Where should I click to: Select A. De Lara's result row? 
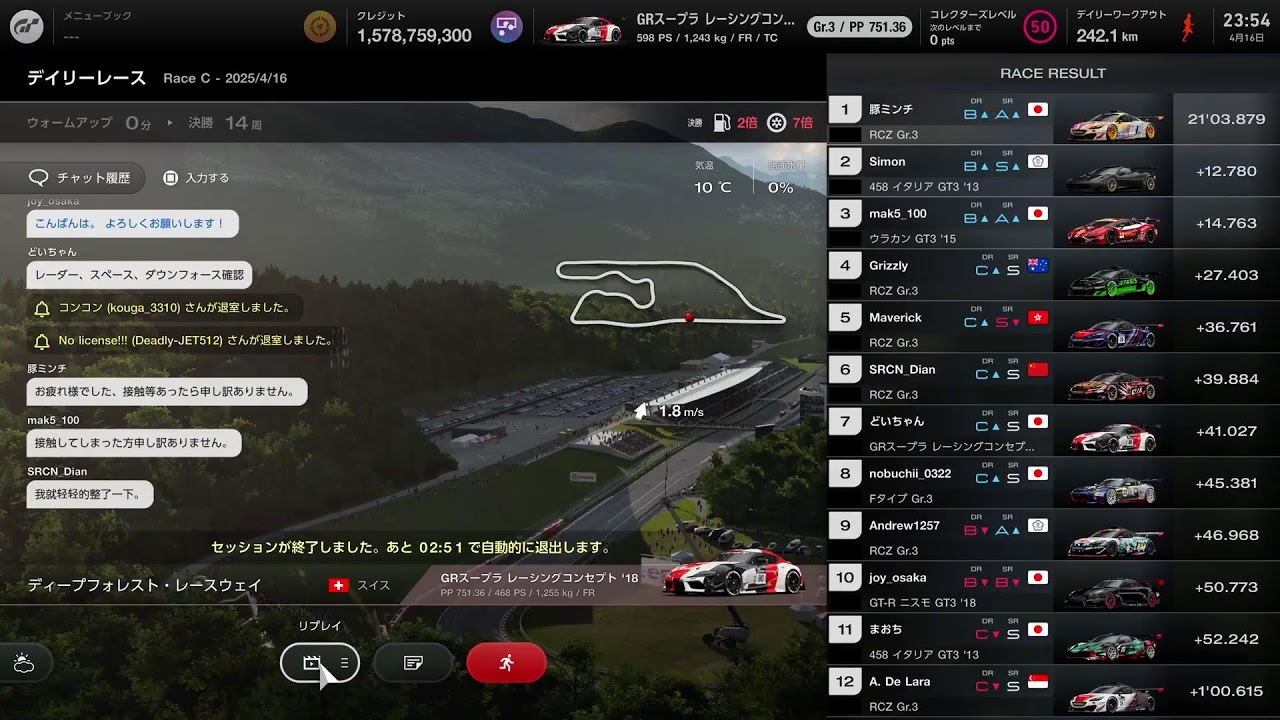tap(1052, 691)
